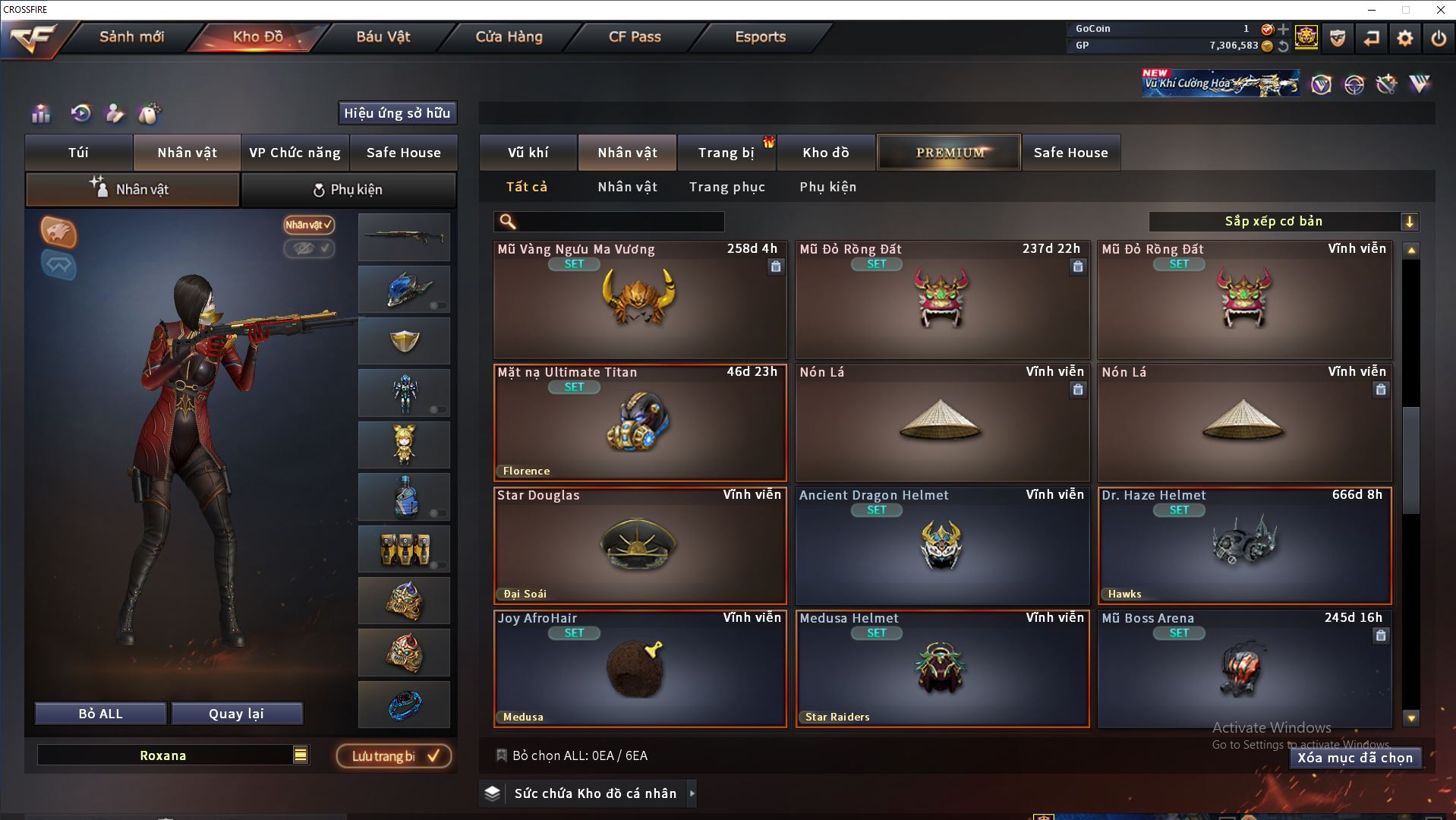
Task: Close the CROSSFIRE window
Action: [1440, 10]
